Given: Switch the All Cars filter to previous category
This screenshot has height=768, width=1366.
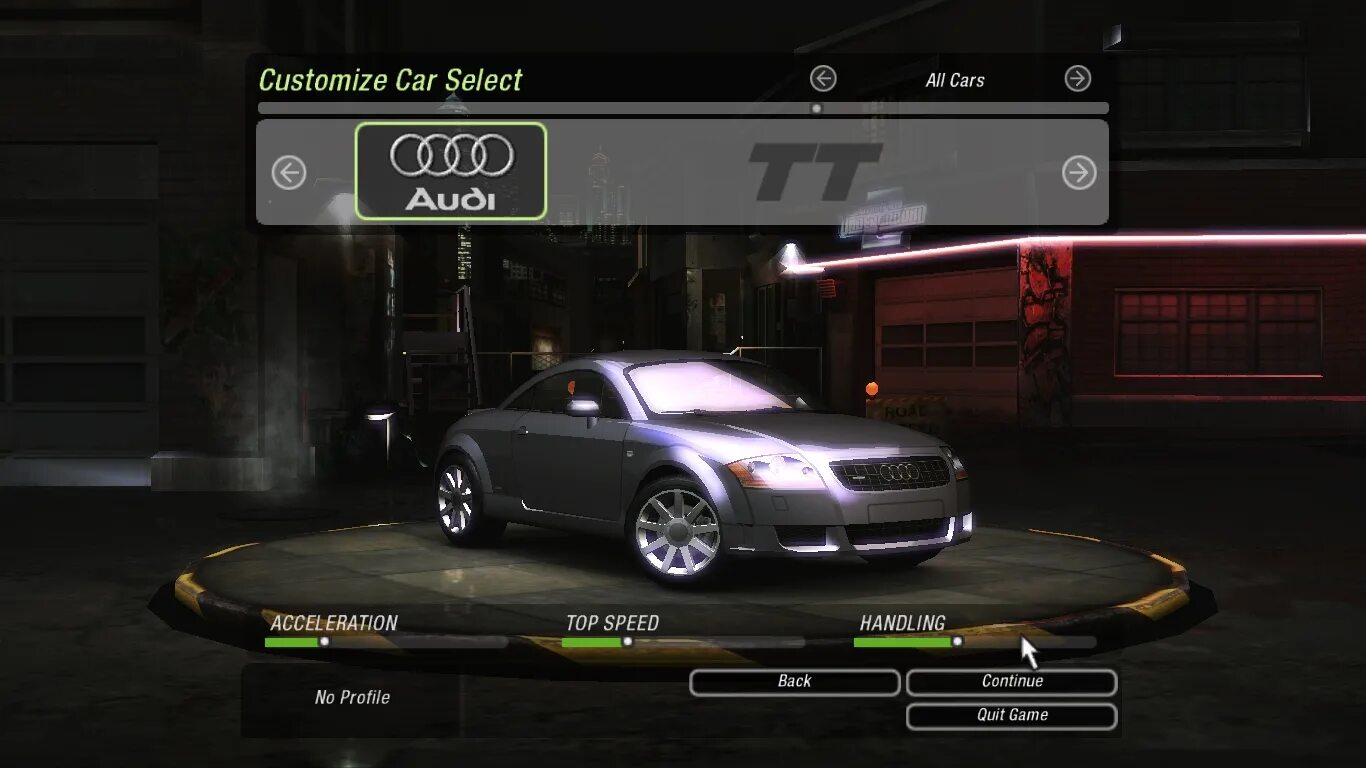Looking at the screenshot, I should (x=823, y=79).
